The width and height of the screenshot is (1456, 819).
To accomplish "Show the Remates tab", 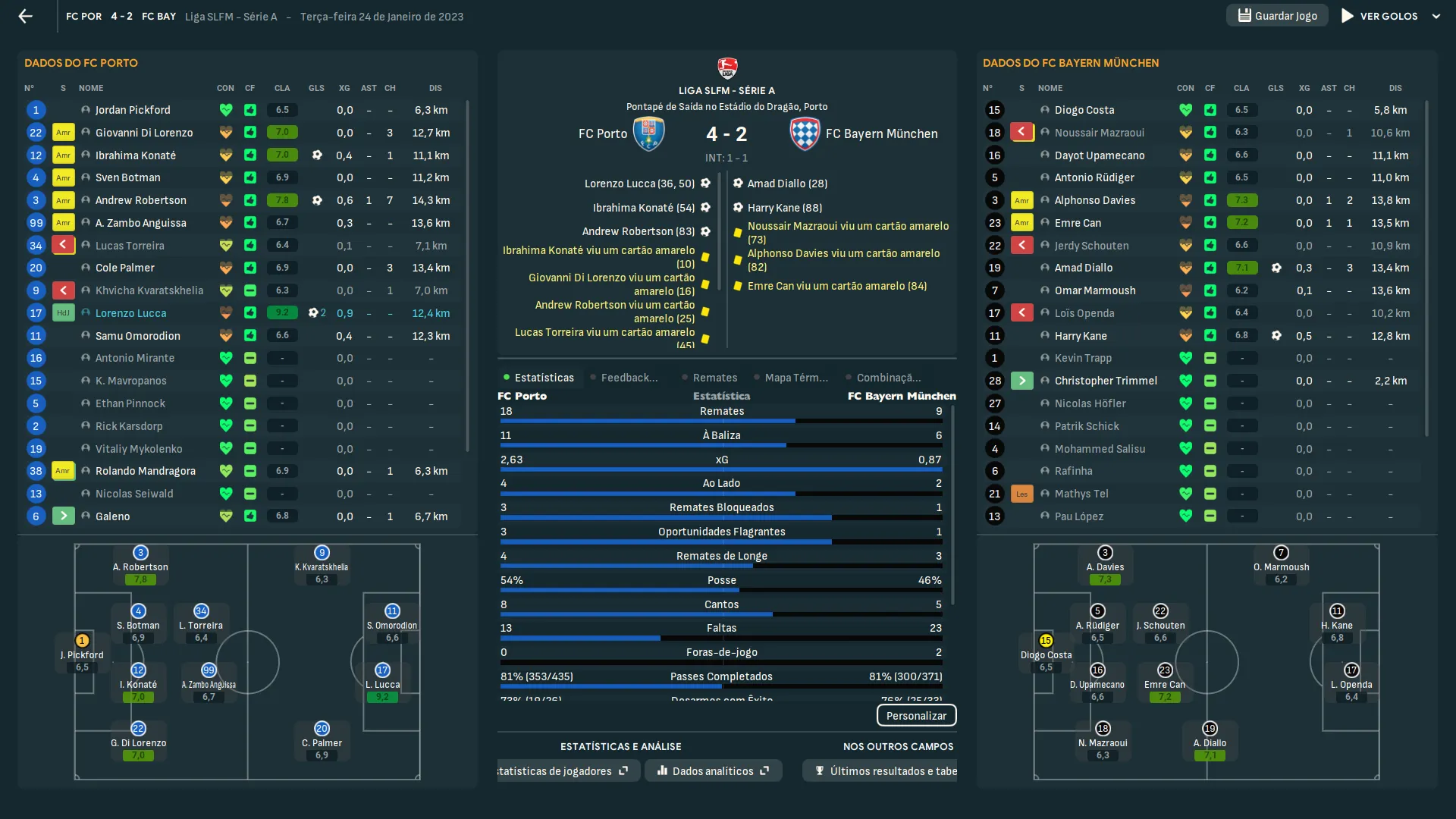I will (714, 378).
